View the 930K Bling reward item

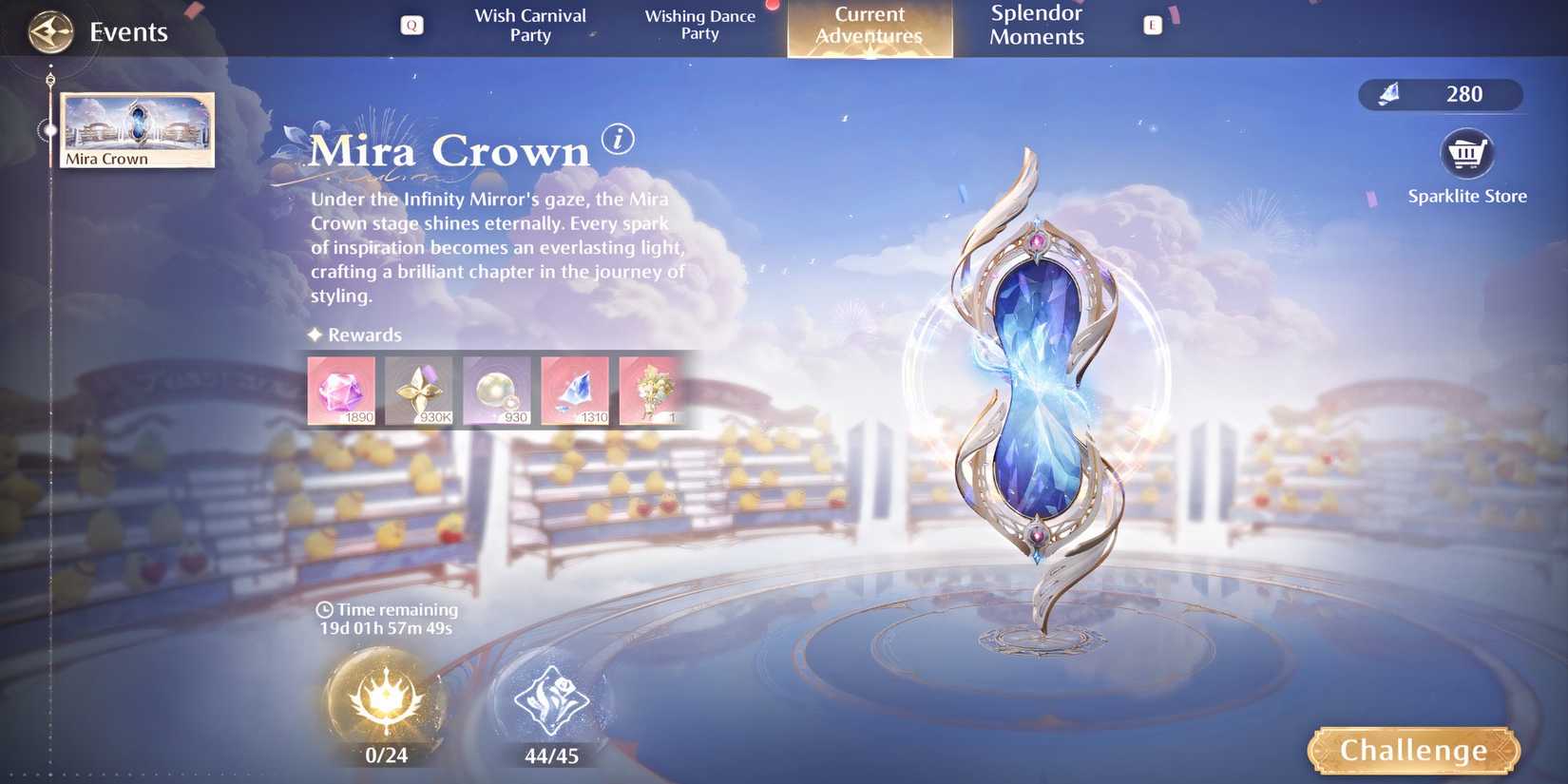click(x=419, y=390)
